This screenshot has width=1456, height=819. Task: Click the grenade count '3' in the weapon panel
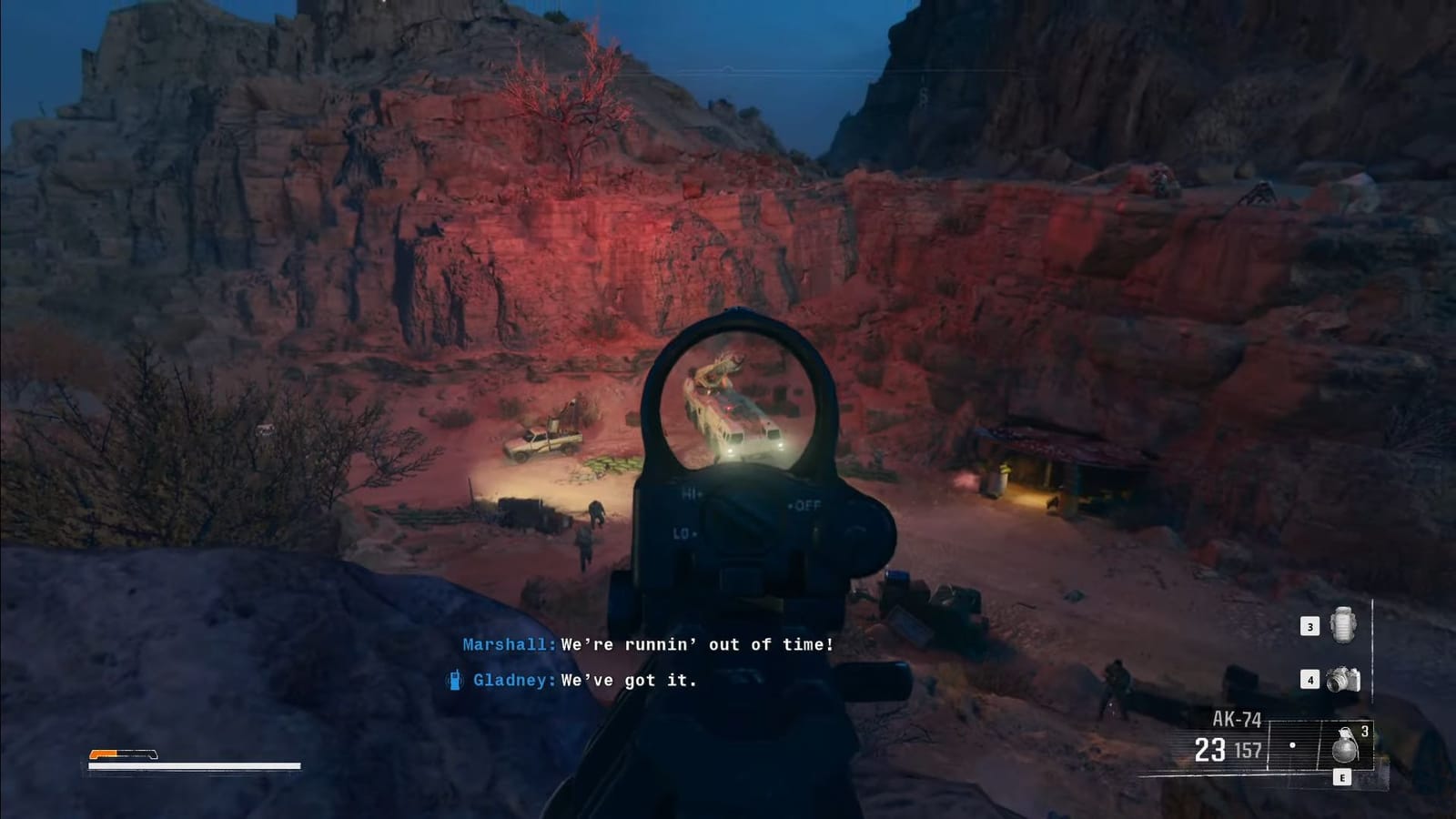1367,730
